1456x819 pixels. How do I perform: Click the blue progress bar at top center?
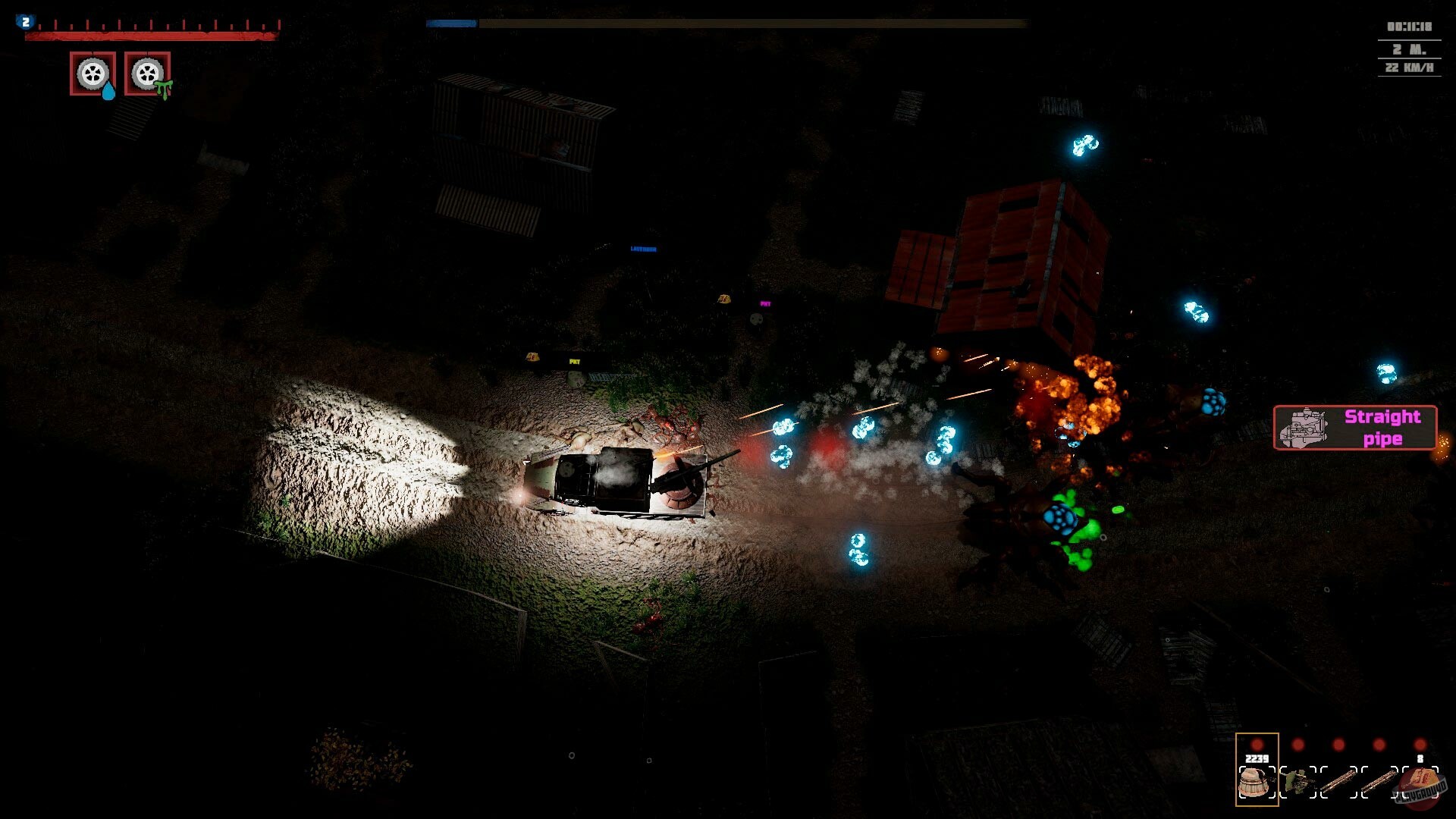453,25
